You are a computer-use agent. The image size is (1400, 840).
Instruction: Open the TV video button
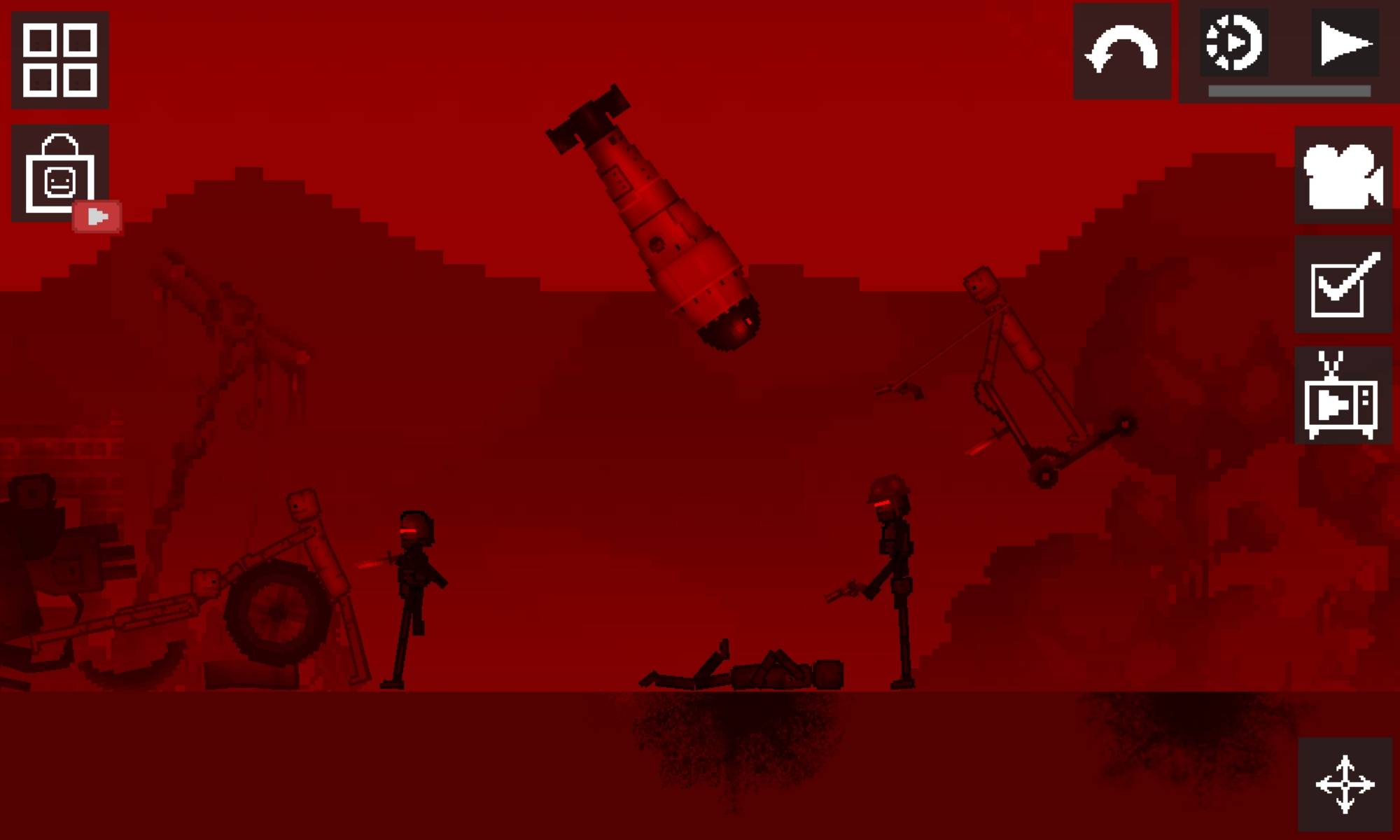(1341, 395)
